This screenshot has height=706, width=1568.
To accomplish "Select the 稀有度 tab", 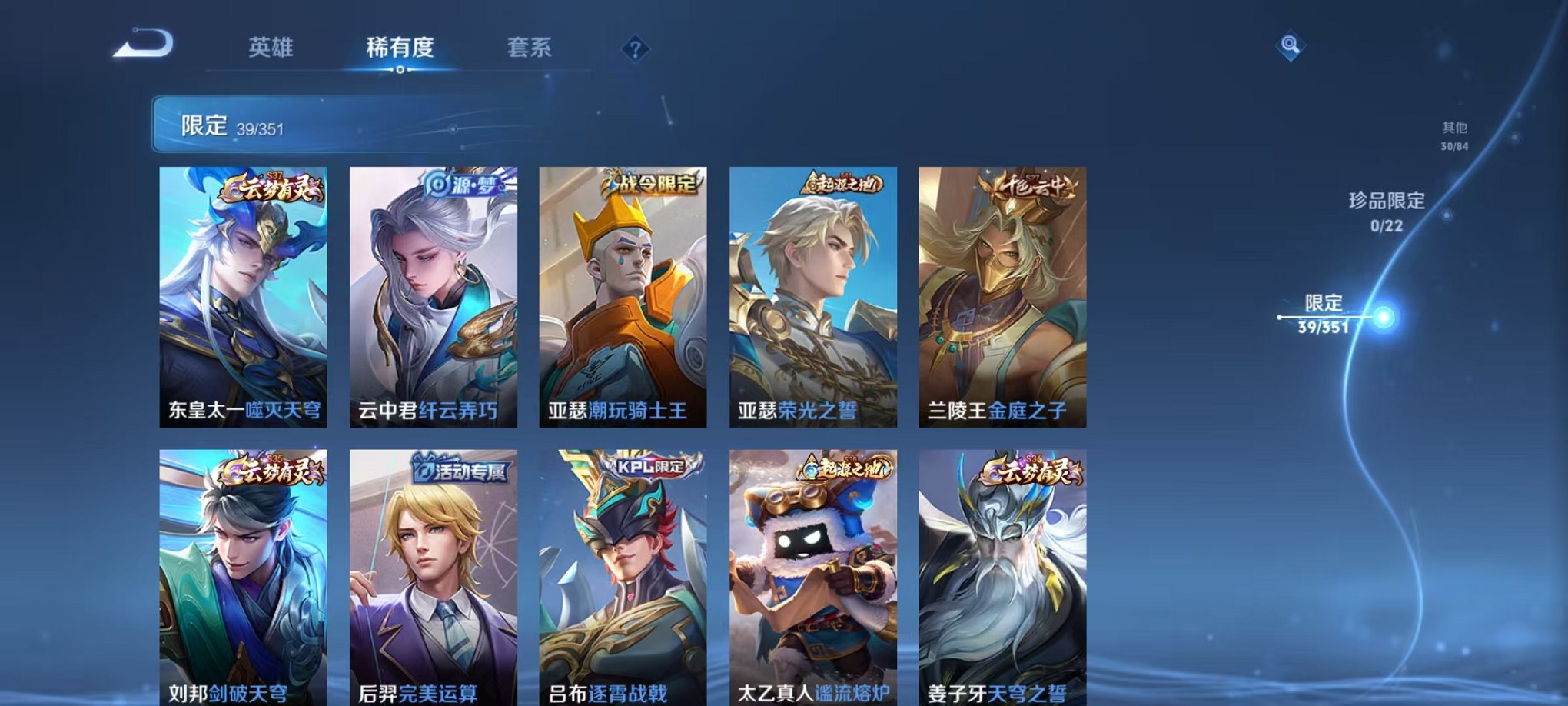I will [x=399, y=48].
